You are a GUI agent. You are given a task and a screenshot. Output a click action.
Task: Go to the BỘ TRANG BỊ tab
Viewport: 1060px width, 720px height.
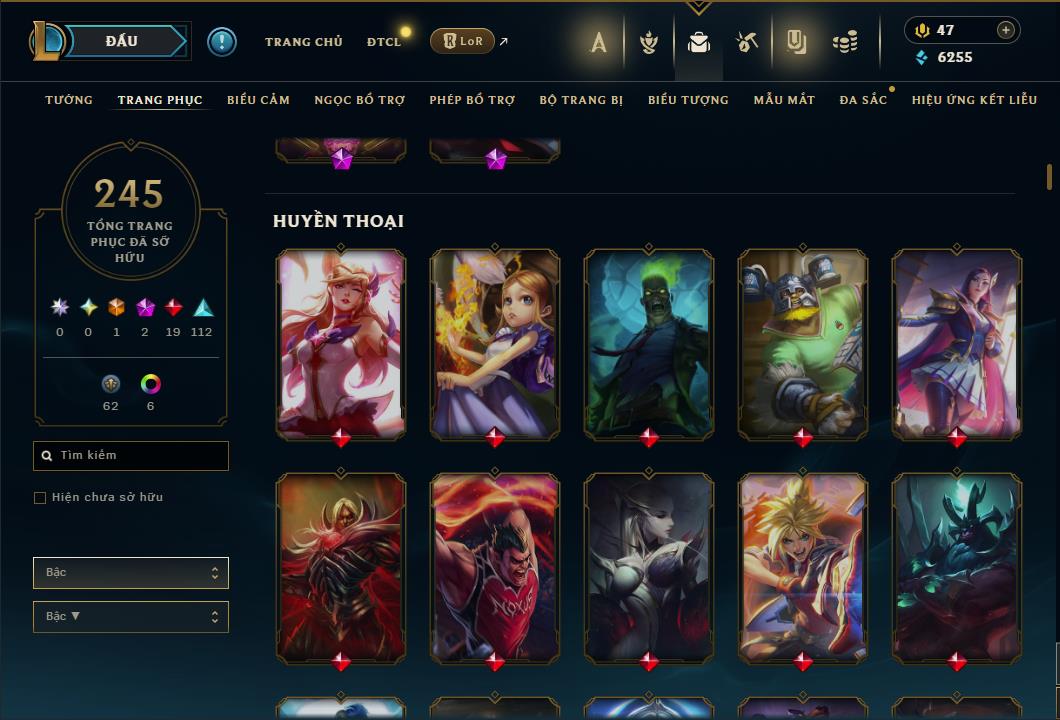[x=581, y=100]
